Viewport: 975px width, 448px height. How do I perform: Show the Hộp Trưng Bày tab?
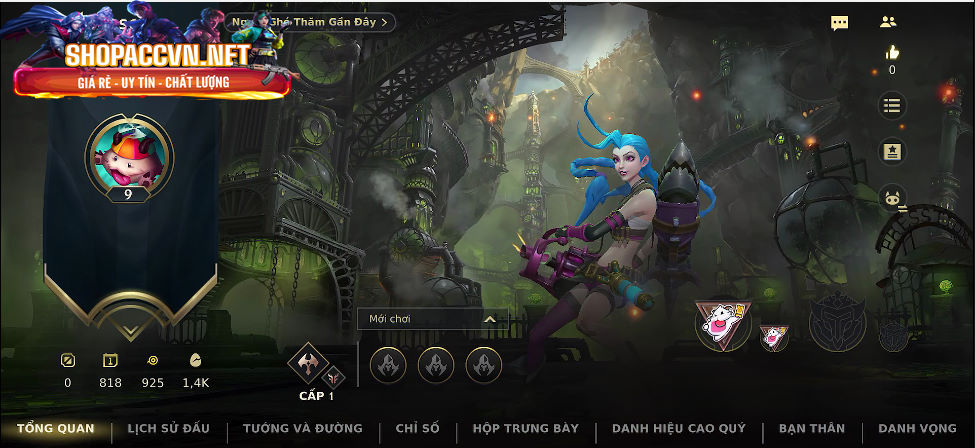525,429
